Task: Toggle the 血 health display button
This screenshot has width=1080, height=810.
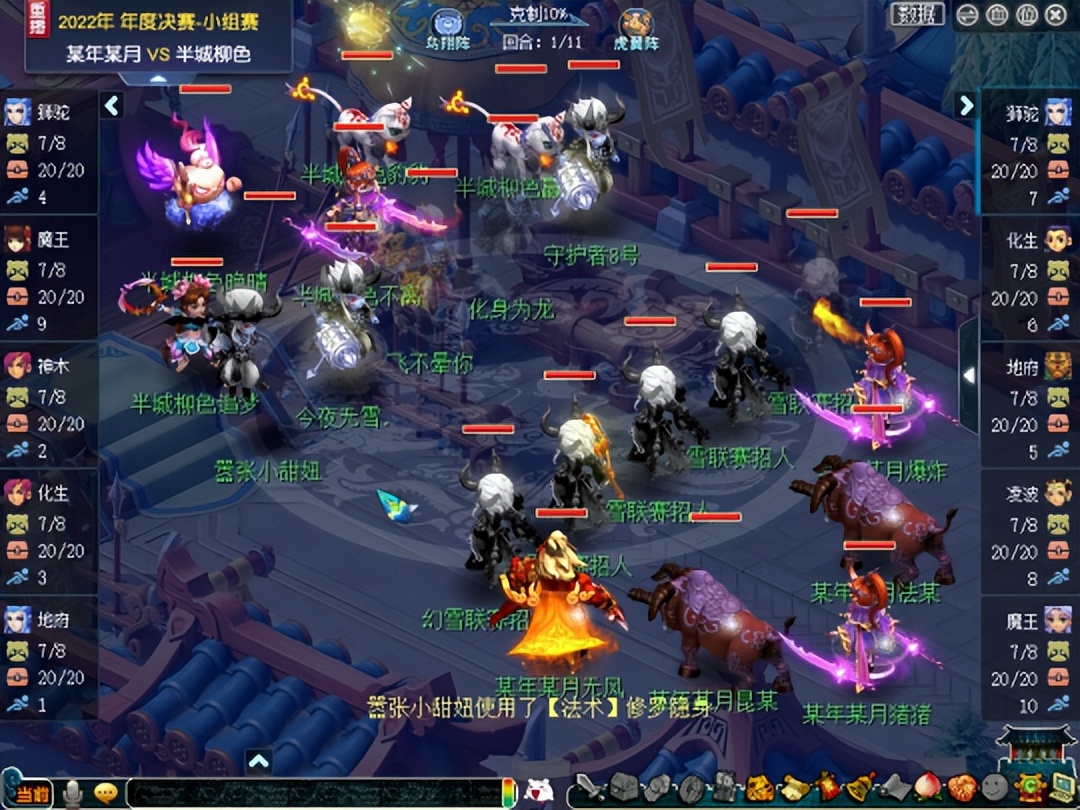Action: coord(997,15)
